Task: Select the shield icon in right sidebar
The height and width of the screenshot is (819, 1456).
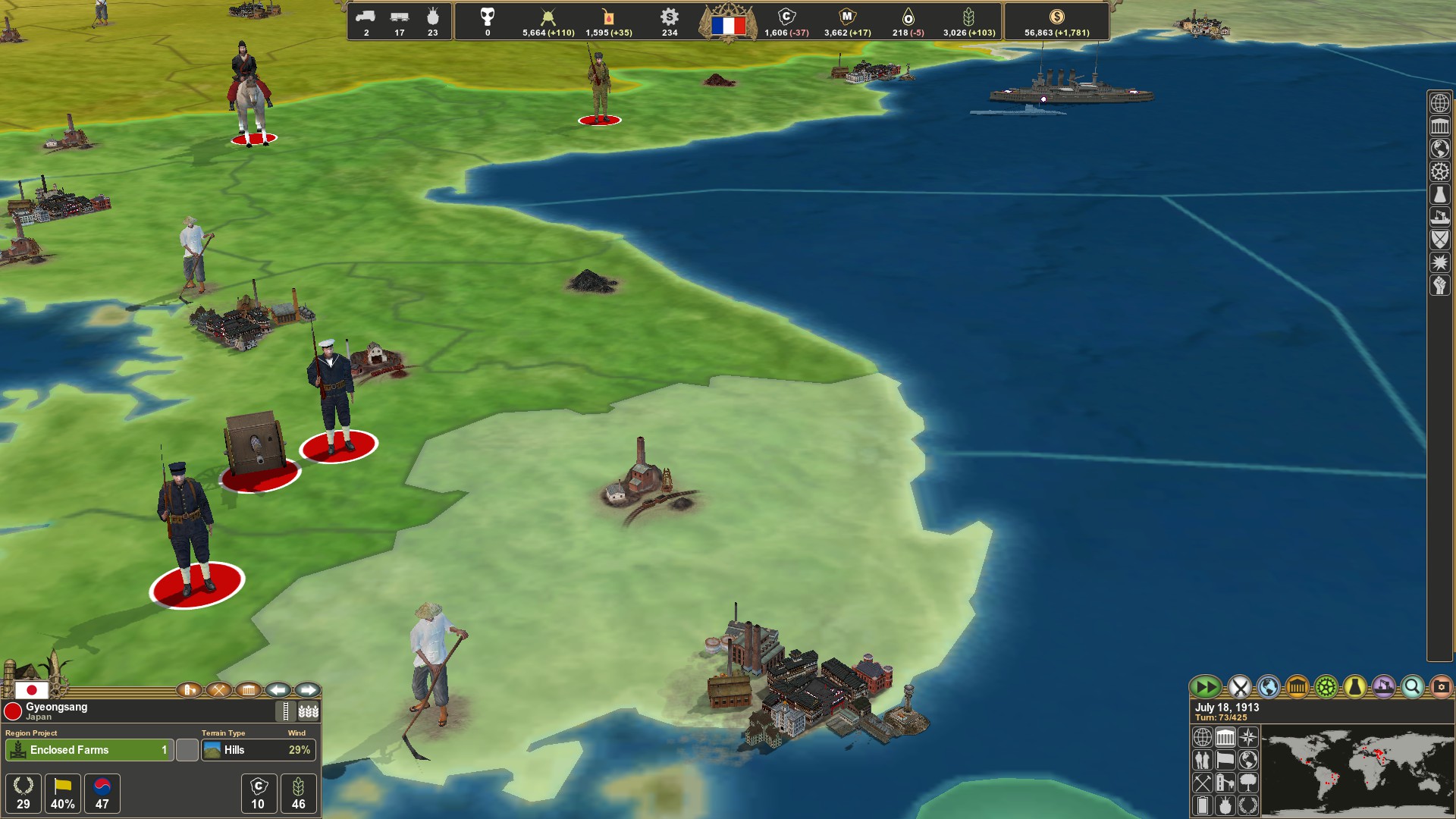Action: (1439, 240)
